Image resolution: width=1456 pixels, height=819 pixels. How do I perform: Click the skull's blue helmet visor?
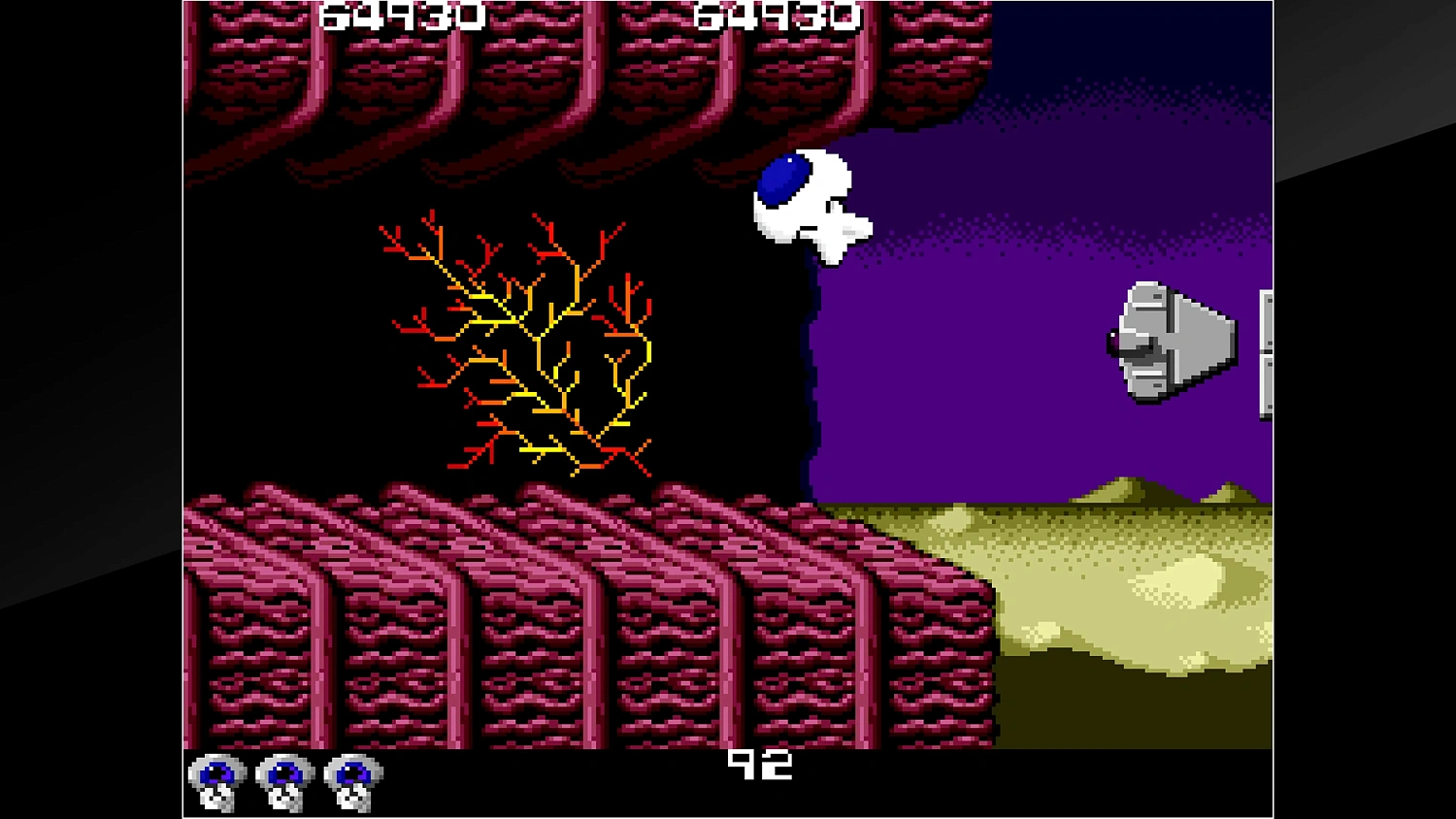click(x=784, y=178)
